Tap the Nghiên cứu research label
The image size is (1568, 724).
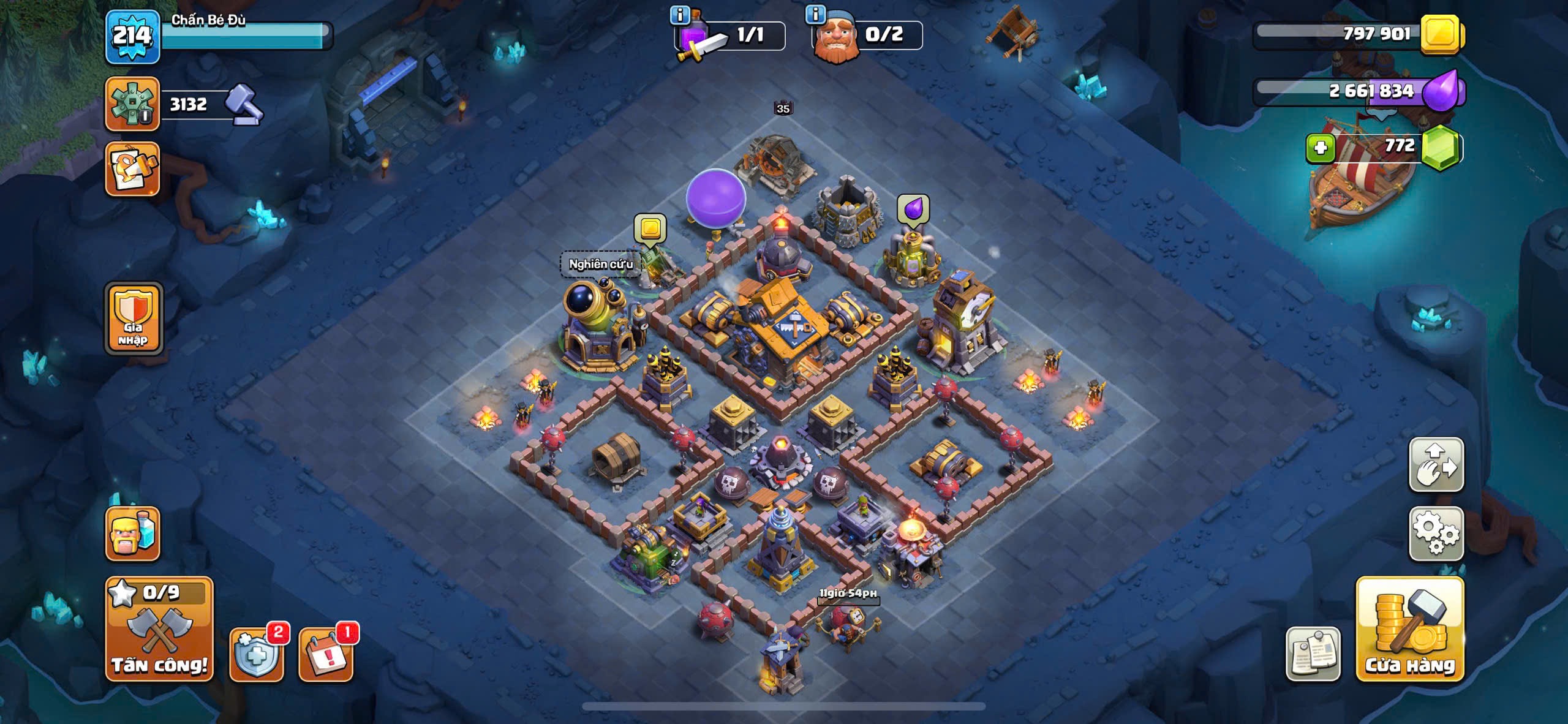click(600, 264)
